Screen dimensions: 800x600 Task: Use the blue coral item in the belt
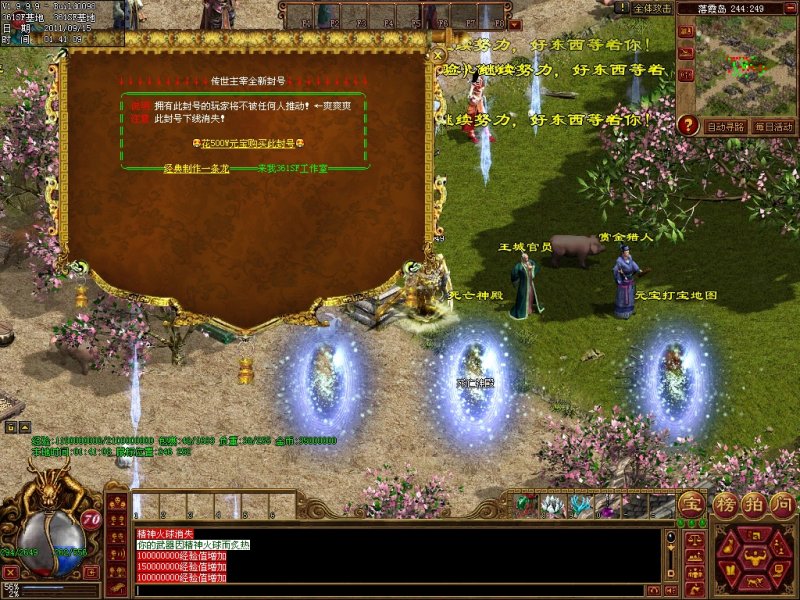[580, 506]
